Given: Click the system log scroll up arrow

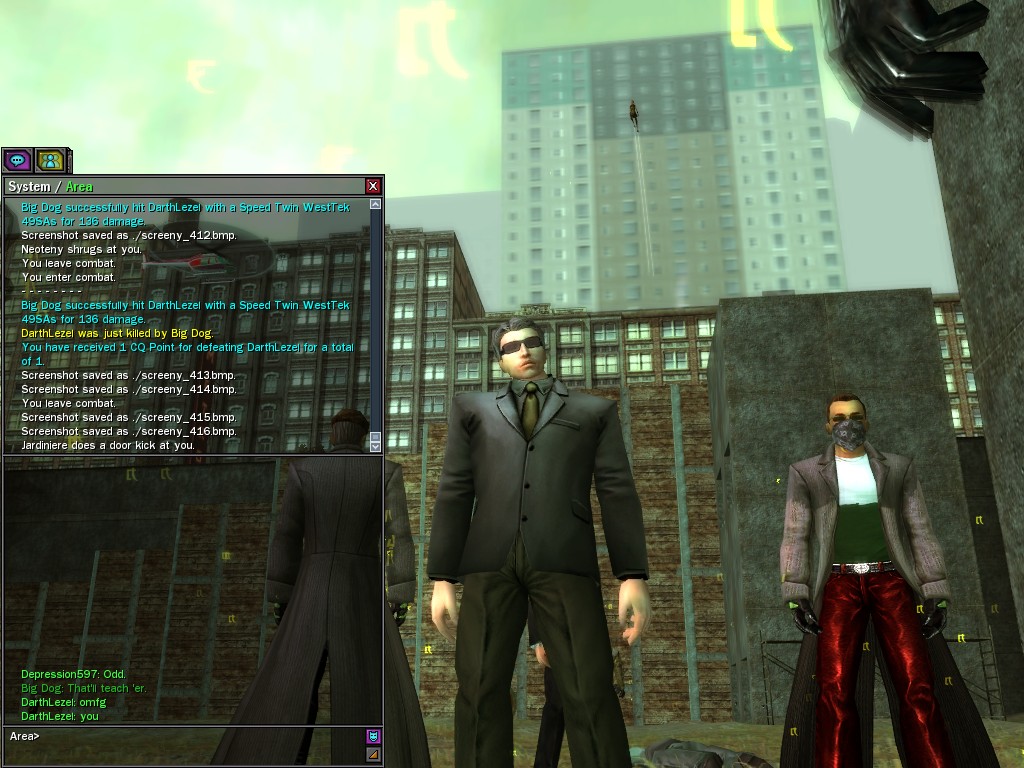Looking at the screenshot, I should [x=376, y=204].
